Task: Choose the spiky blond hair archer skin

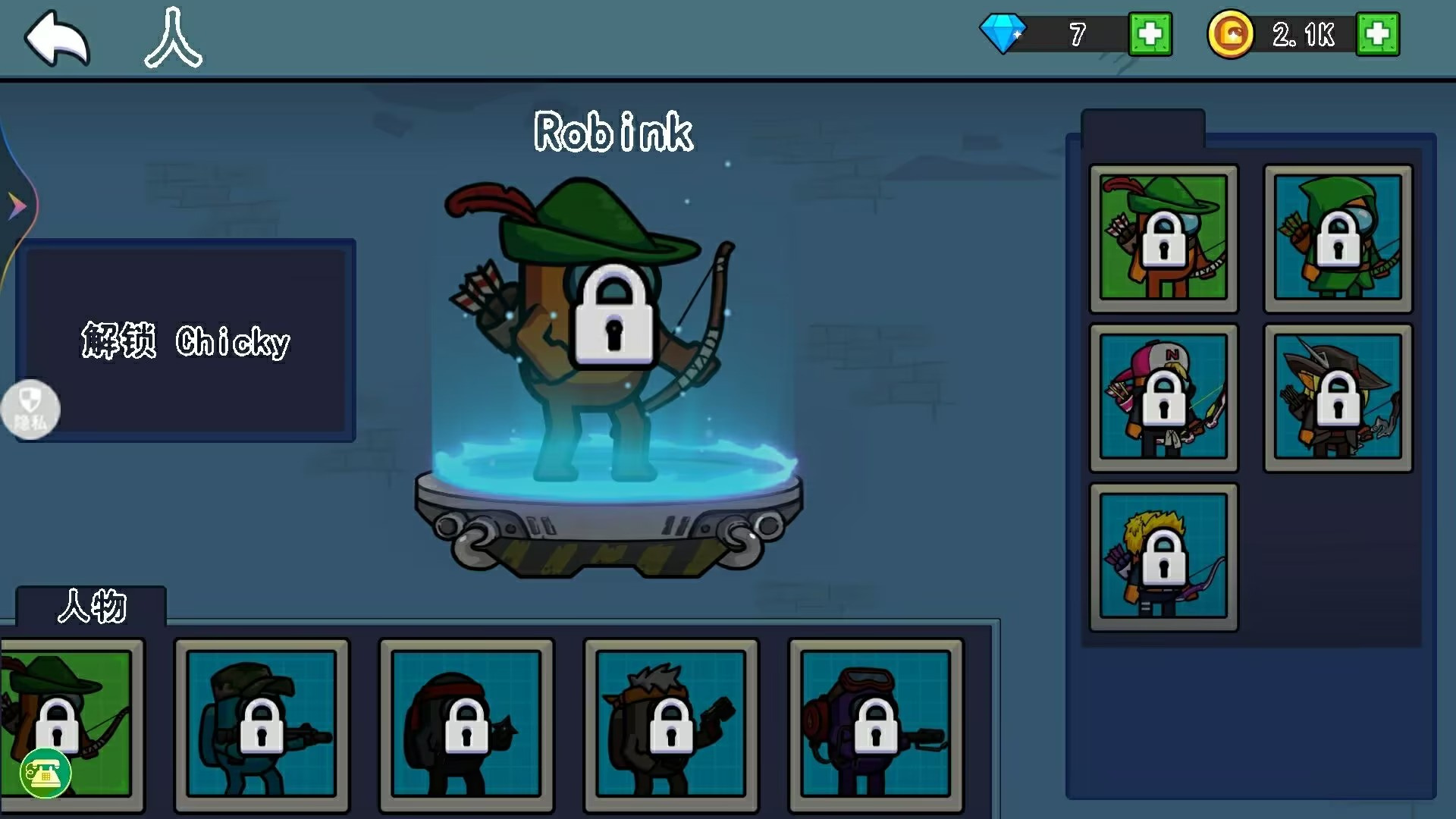Action: point(1163,557)
